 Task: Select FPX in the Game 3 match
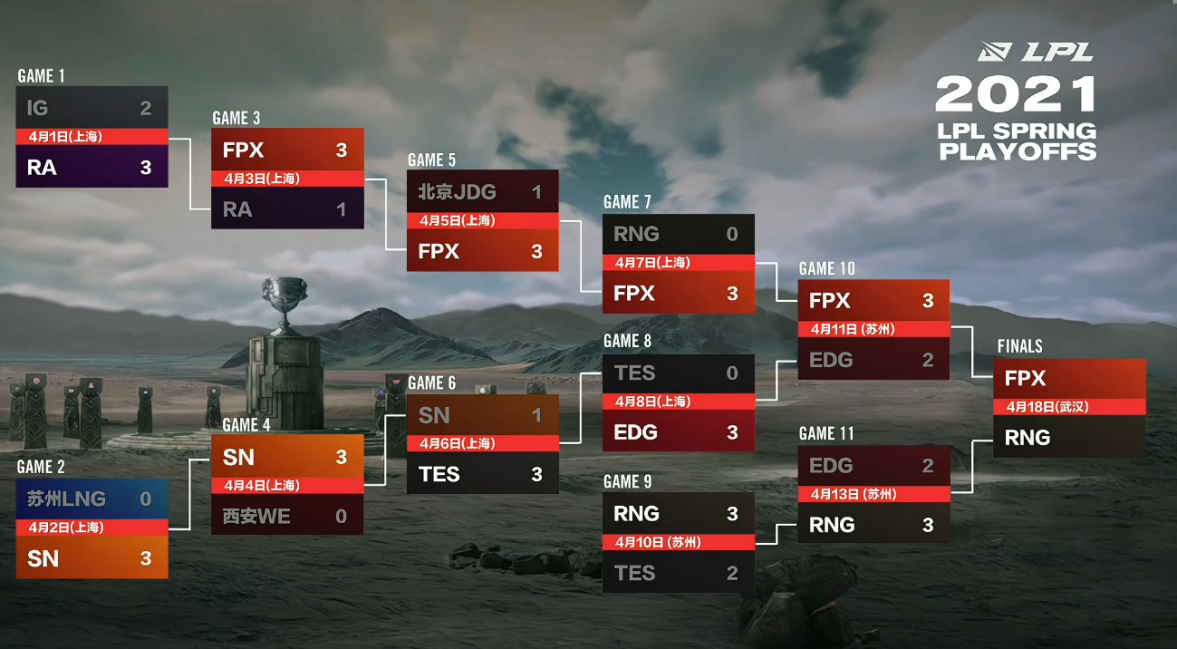(286, 150)
